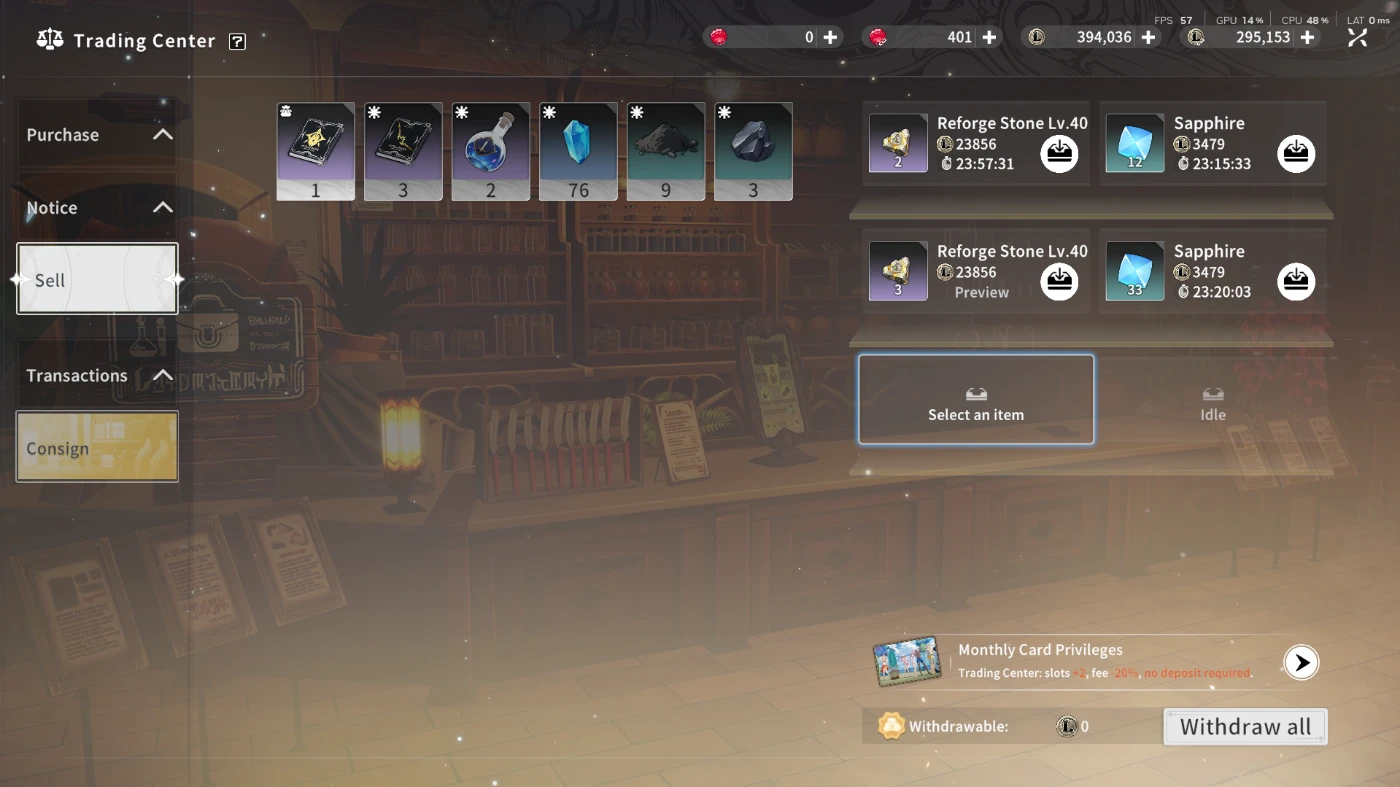The width and height of the screenshot is (1400, 787).
Task: Expand the Transactions section
Action: point(97,376)
